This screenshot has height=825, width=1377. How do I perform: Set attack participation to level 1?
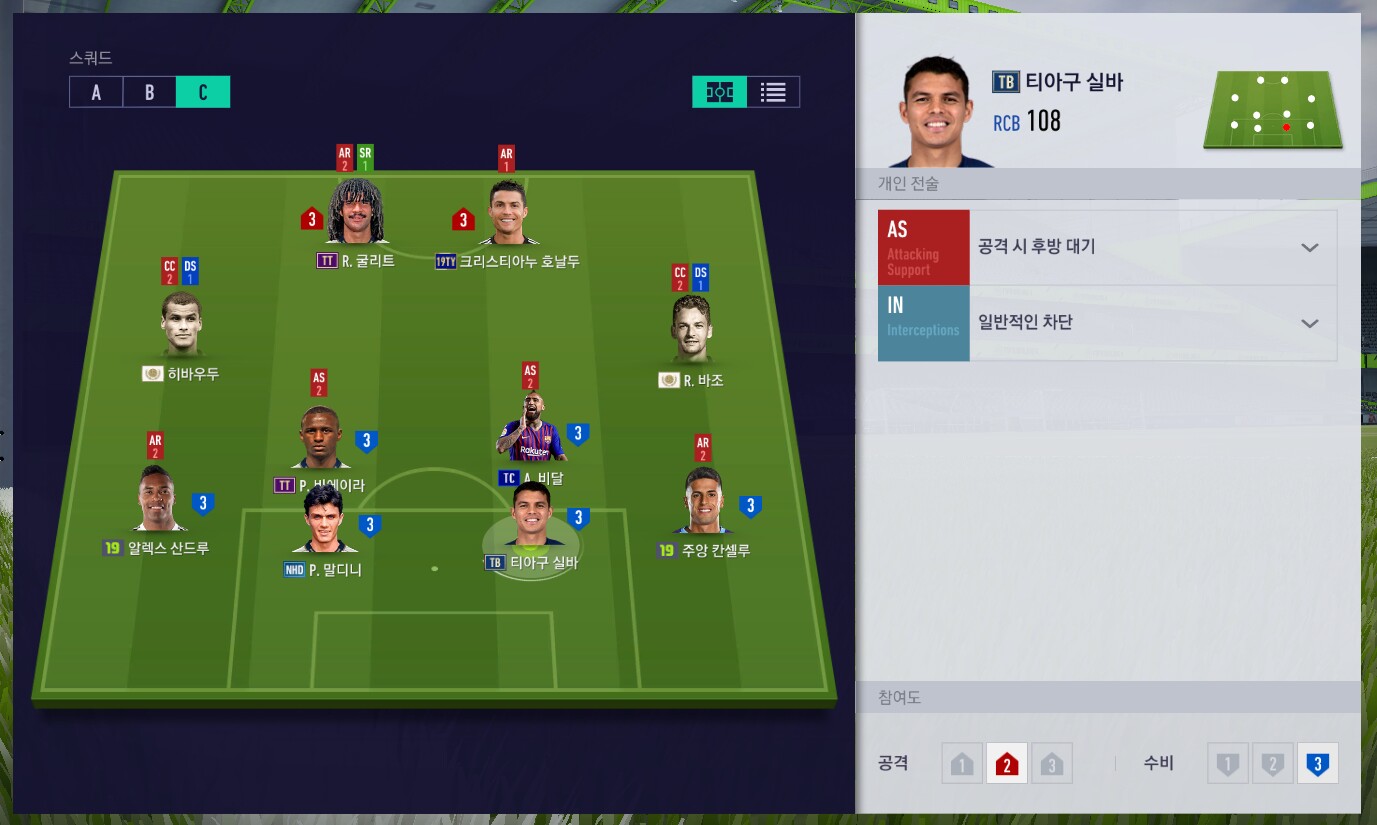[962, 765]
